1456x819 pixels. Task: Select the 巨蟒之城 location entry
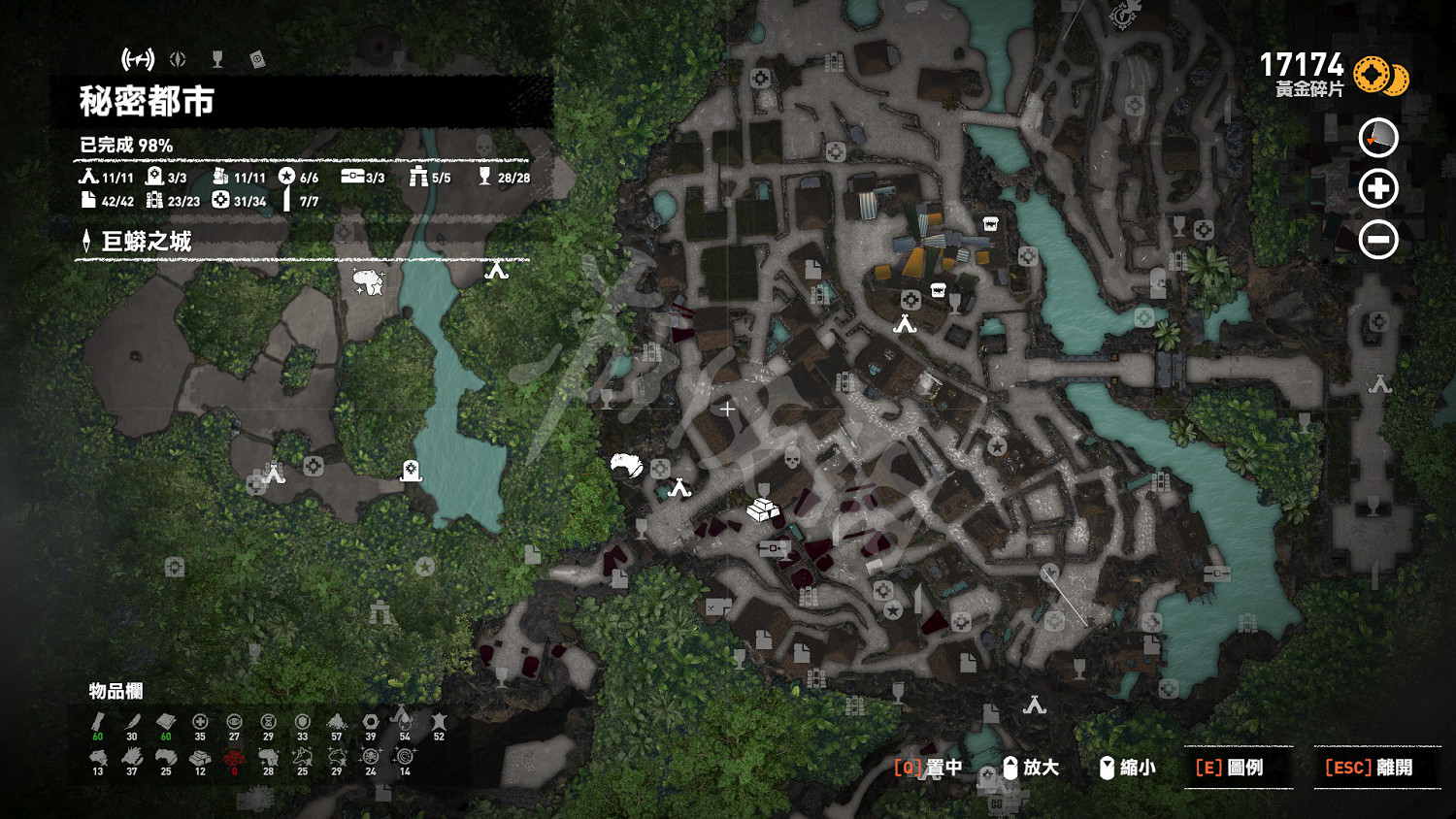146,242
